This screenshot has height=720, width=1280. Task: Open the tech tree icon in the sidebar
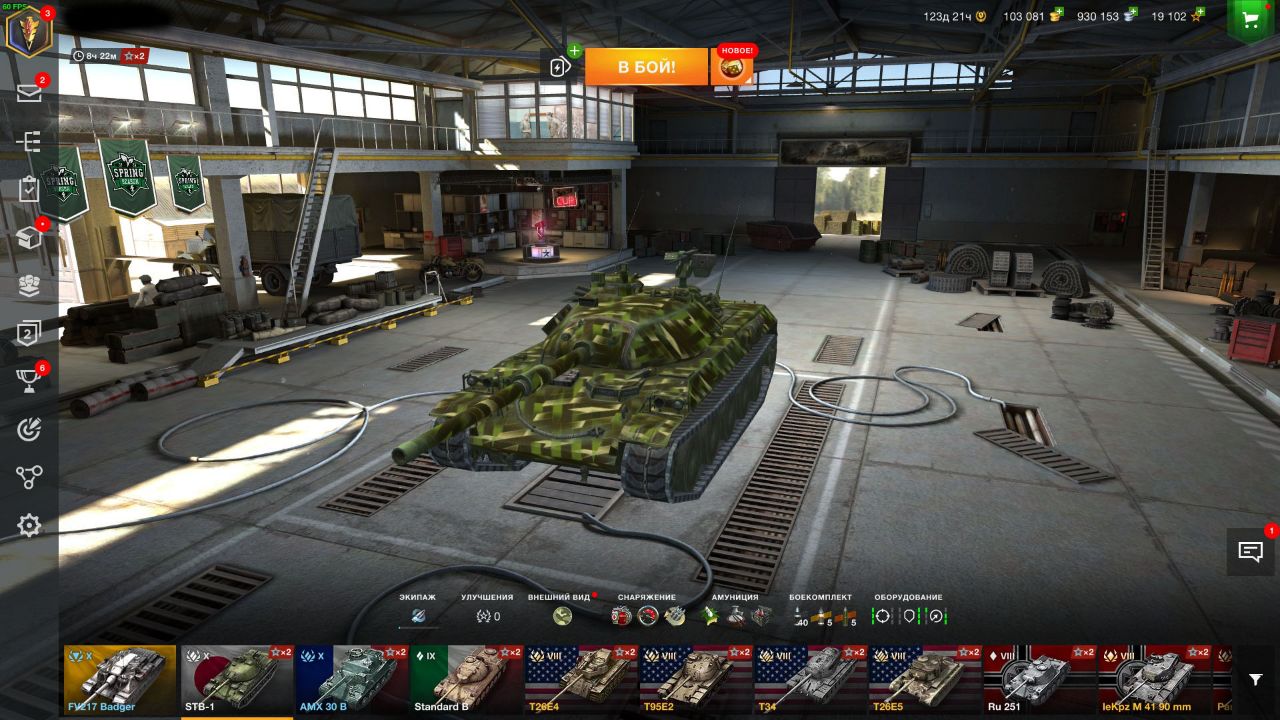(x=29, y=142)
